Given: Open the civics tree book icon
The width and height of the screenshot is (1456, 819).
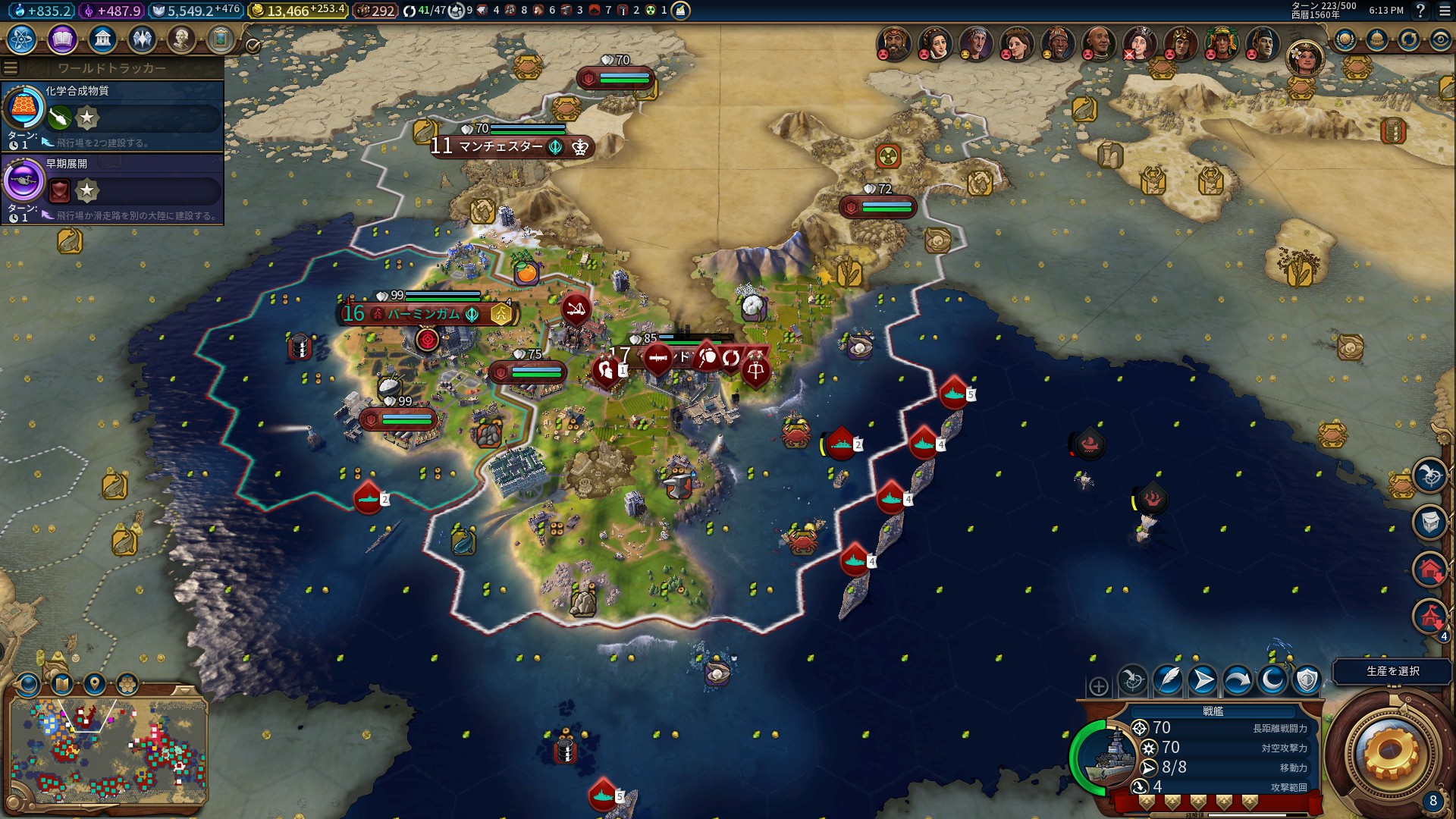Looking at the screenshot, I should (x=62, y=39).
